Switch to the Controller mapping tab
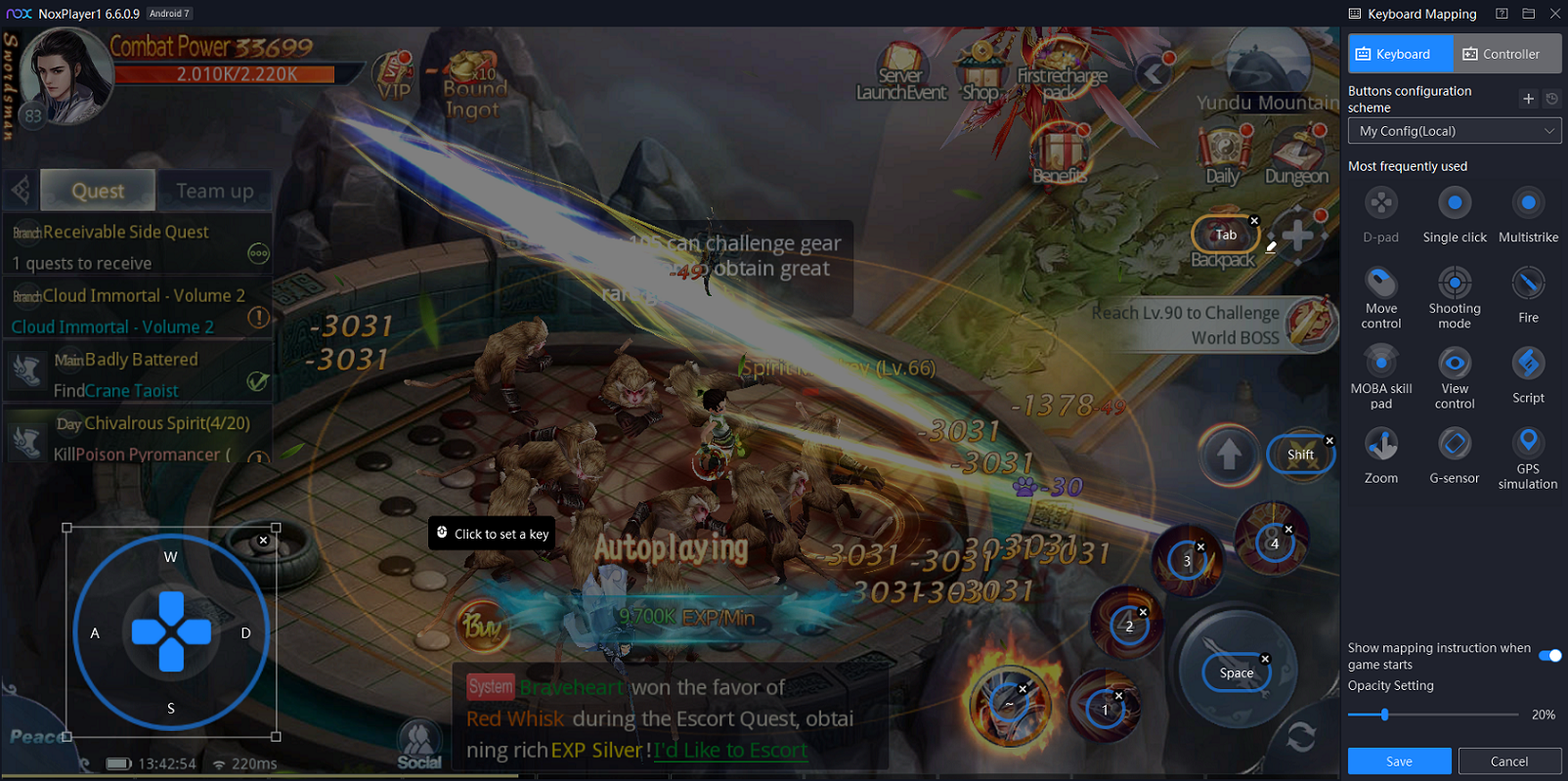The width and height of the screenshot is (1568, 781). [1506, 54]
